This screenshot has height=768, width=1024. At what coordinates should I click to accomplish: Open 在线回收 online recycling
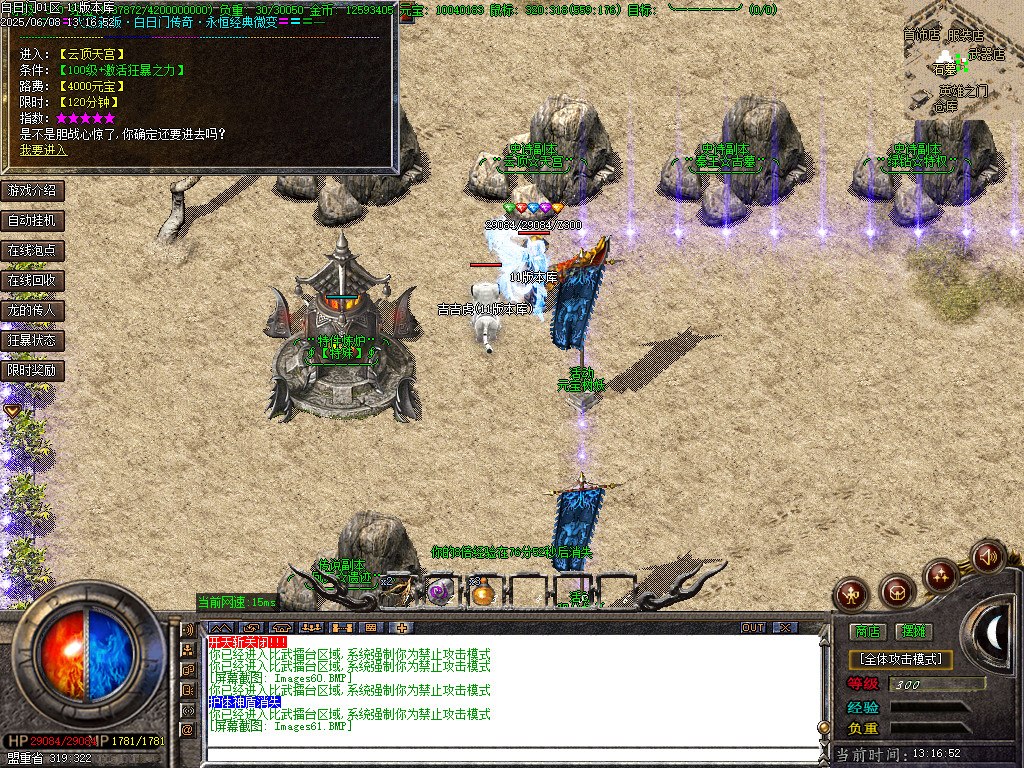click(x=32, y=280)
